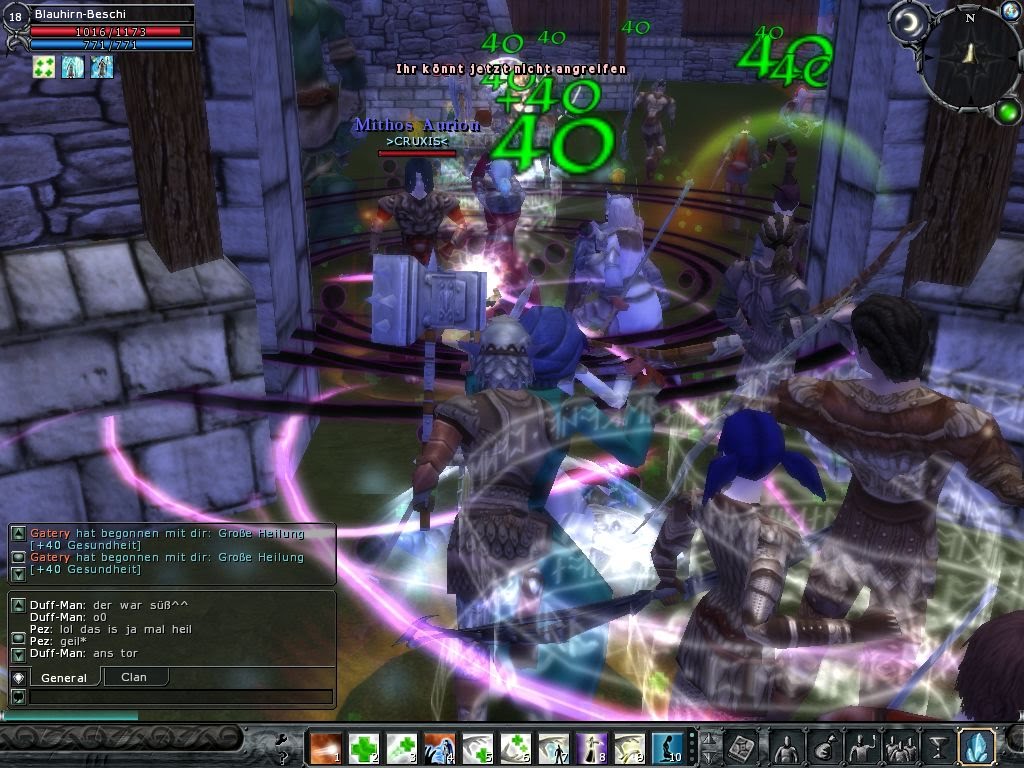Open the goblet icon menu
The width and height of the screenshot is (1024, 768).
point(938,747)
